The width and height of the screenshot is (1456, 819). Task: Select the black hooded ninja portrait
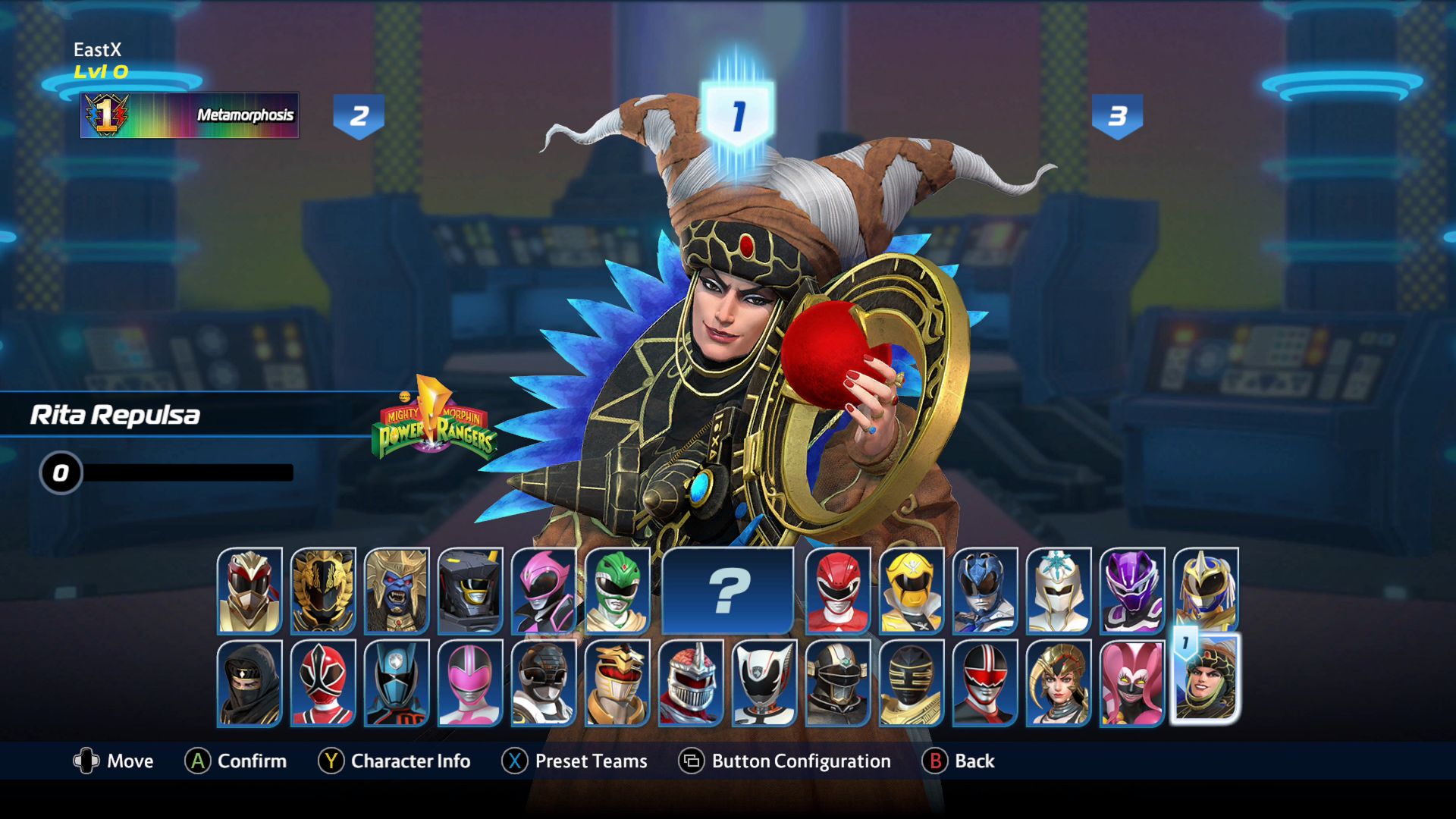[249, 682]
